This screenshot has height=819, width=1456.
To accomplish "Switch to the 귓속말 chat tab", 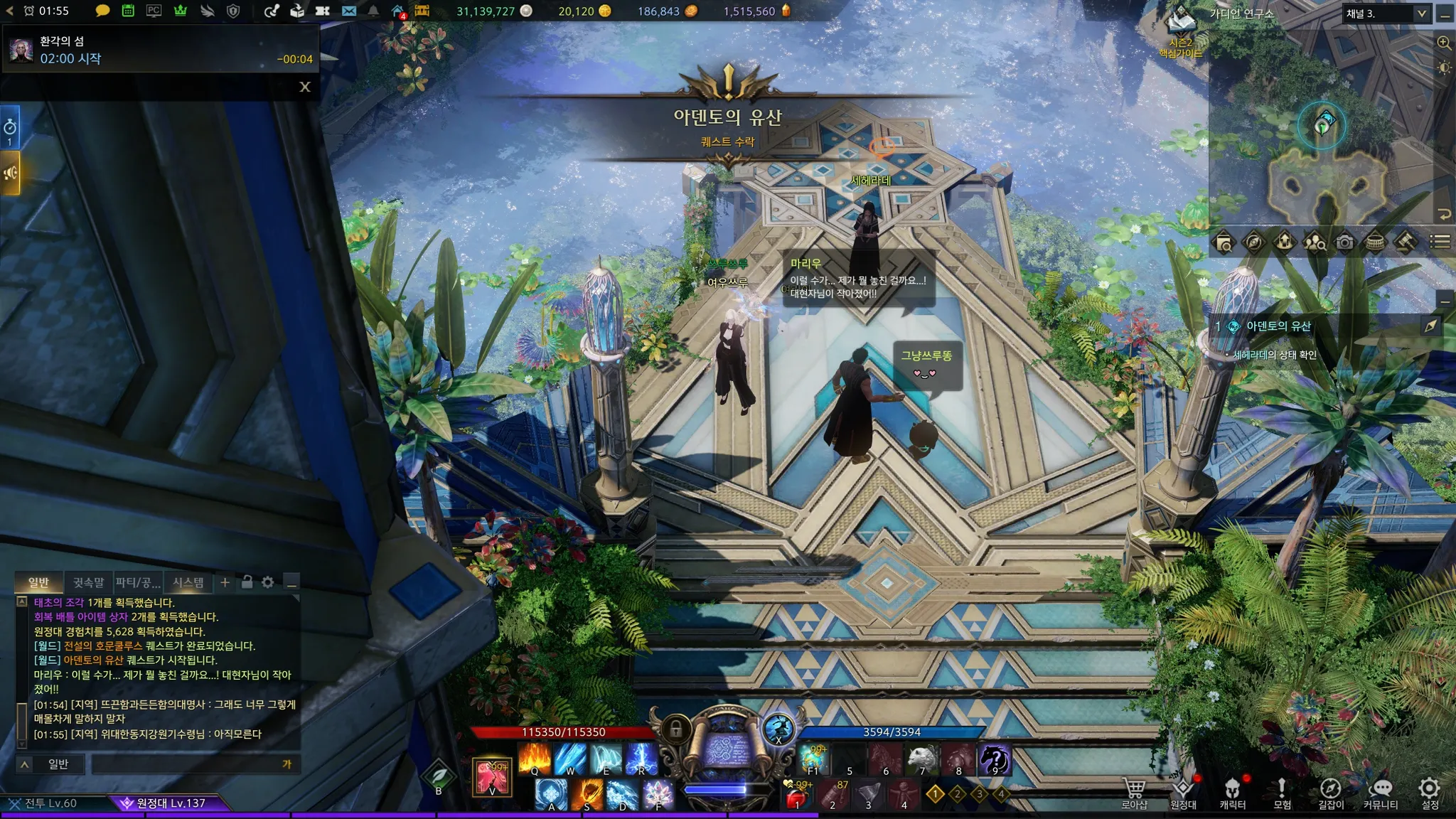I will 88,582.
